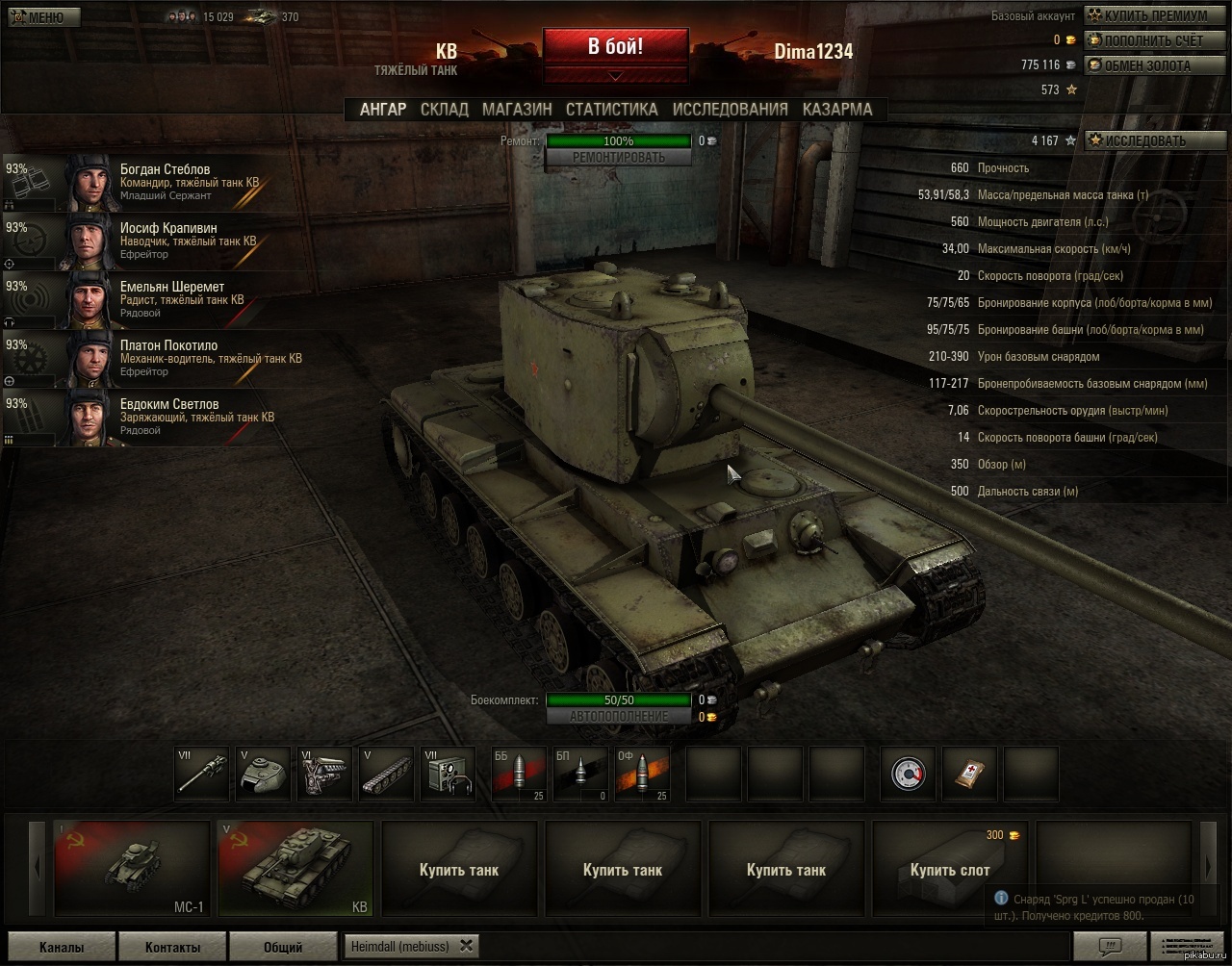The height and width of the screenshot is (966, 1232).
Task: Choose Пополнить счёт
Action: click(x=1145, y=40)
